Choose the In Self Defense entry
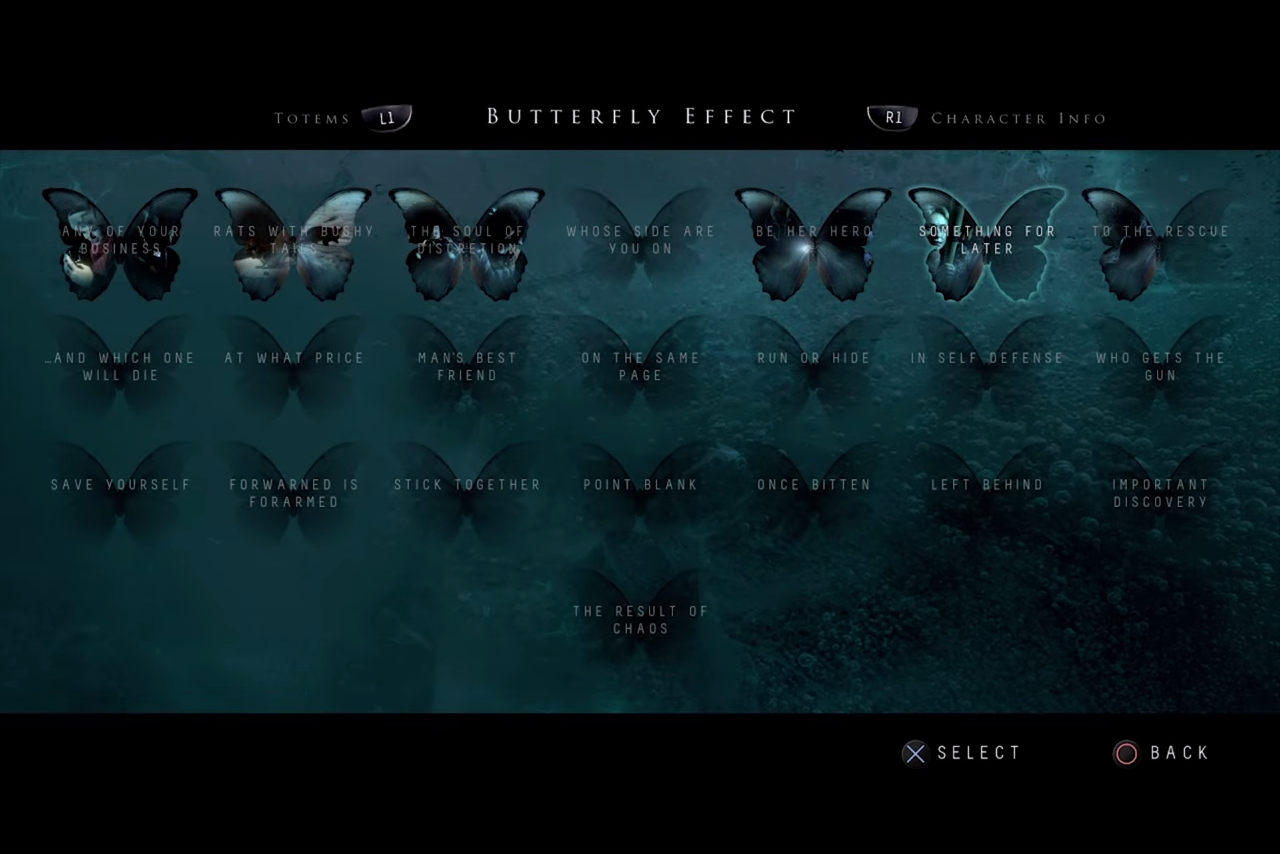Screen dimensions: 1280x854 (x=987, y=367)
